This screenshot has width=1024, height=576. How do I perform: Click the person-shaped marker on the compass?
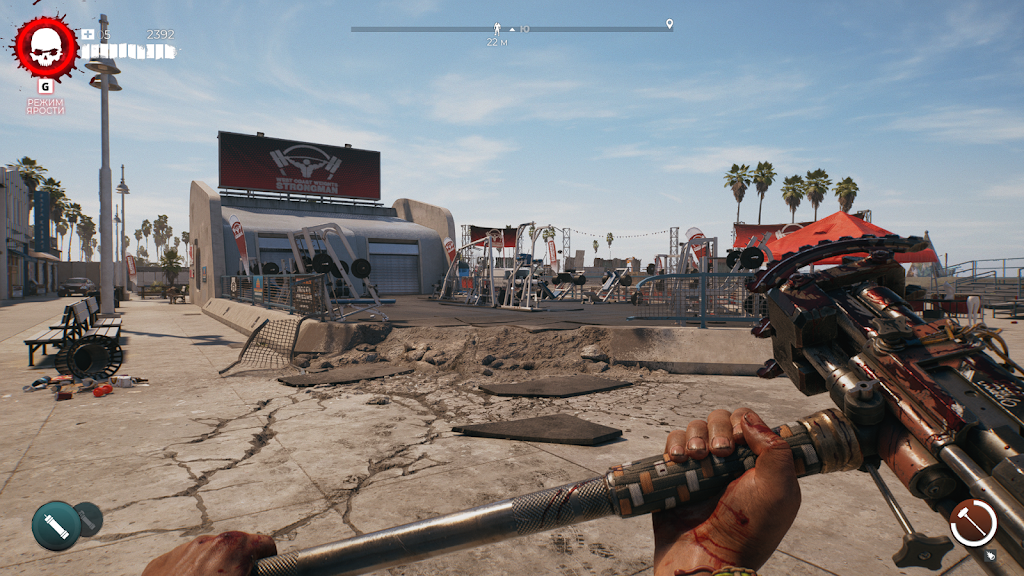pyautogui.click(x=497, y=28)
